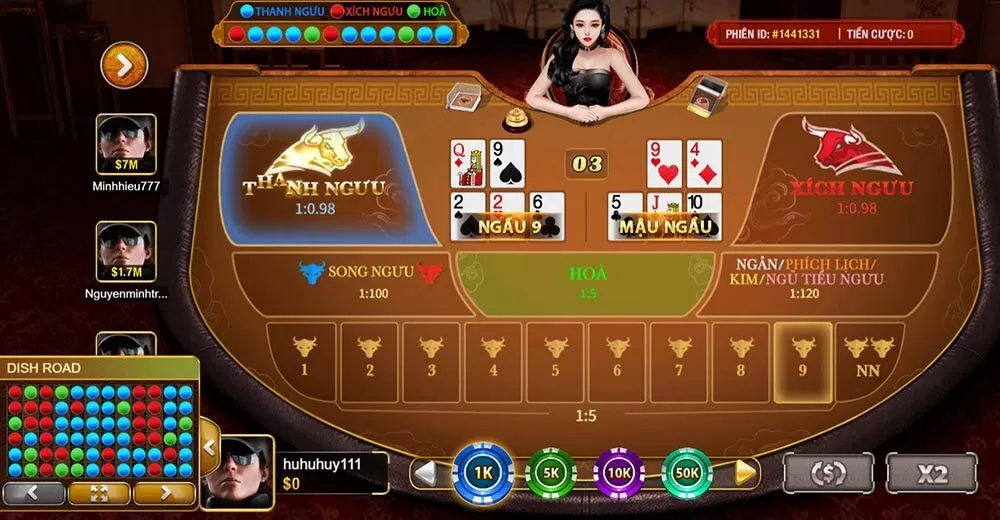Show higher chips with the yellow right arrow
1000x520 pixels.
tap(745, 472)
